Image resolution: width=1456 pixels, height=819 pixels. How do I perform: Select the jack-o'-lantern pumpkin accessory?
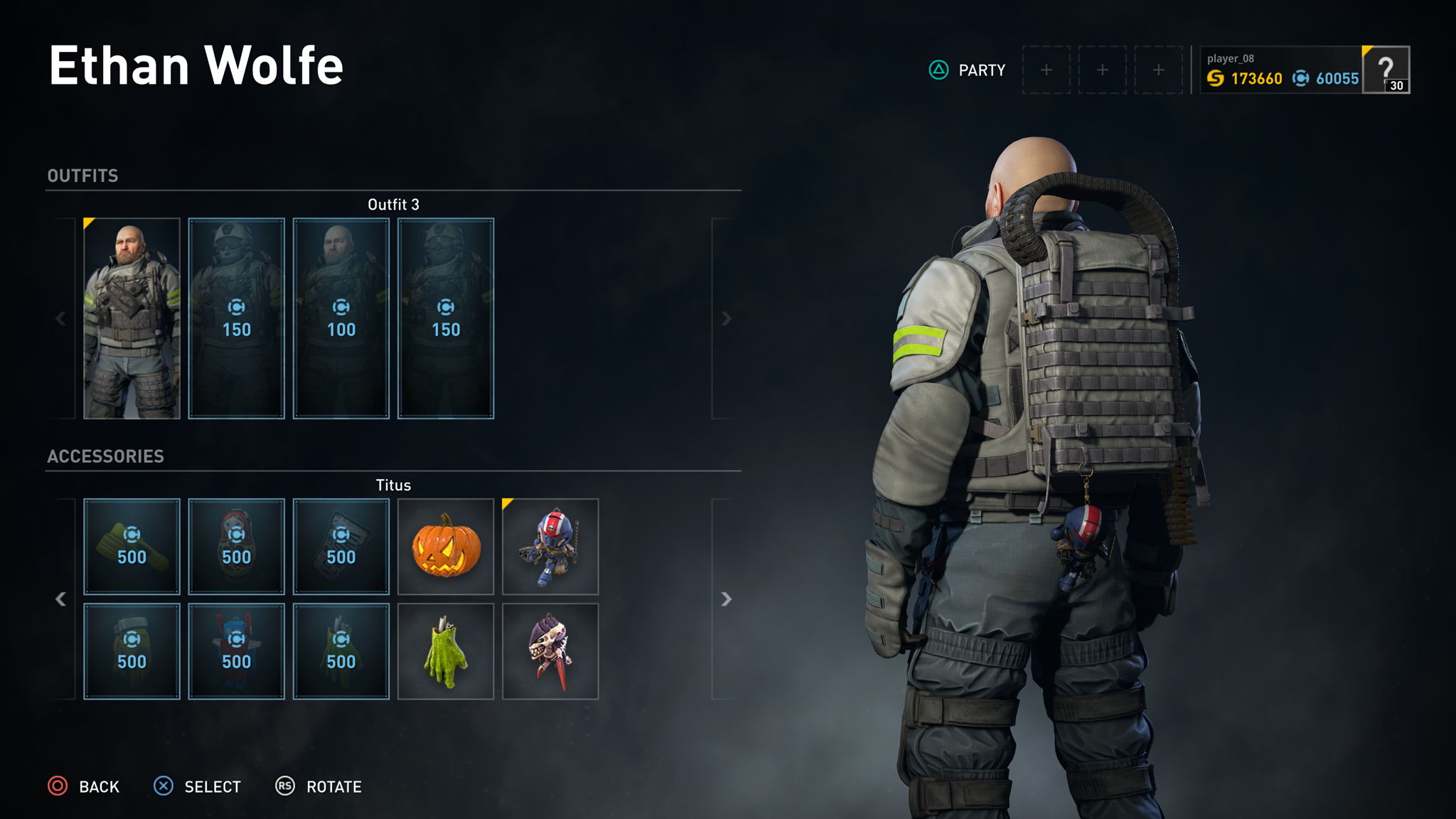click(x=446, y=547)
